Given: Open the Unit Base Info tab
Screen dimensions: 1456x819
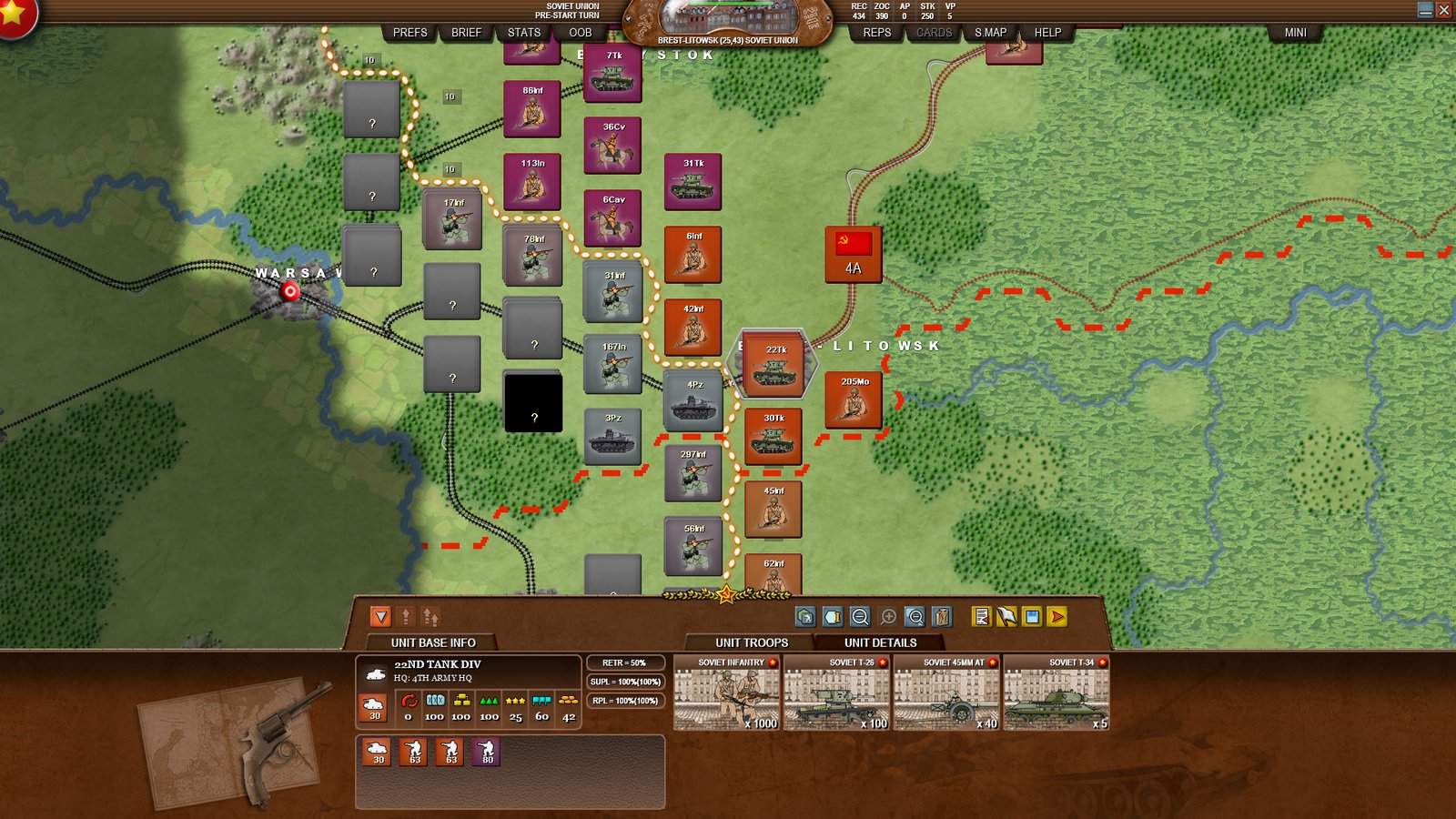Looking at the screenshot, I should (433, 642).
